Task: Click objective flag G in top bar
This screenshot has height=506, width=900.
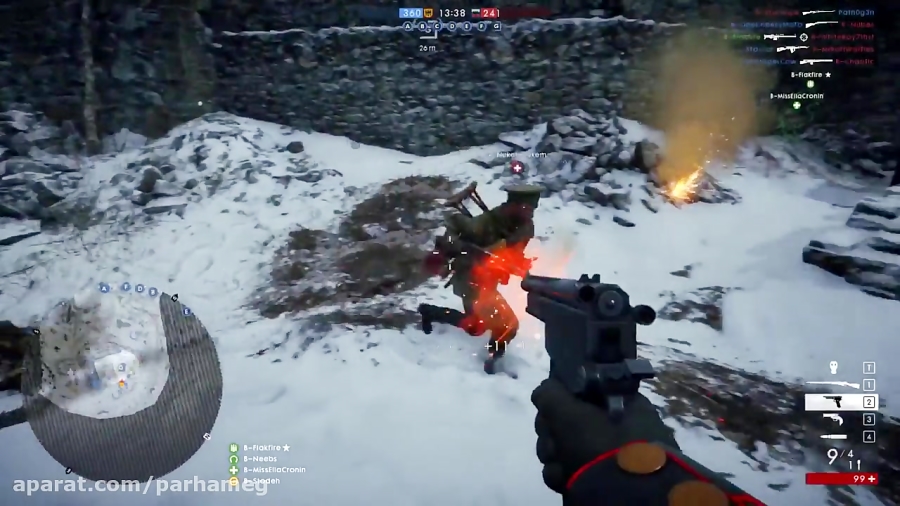Action: 497,26
